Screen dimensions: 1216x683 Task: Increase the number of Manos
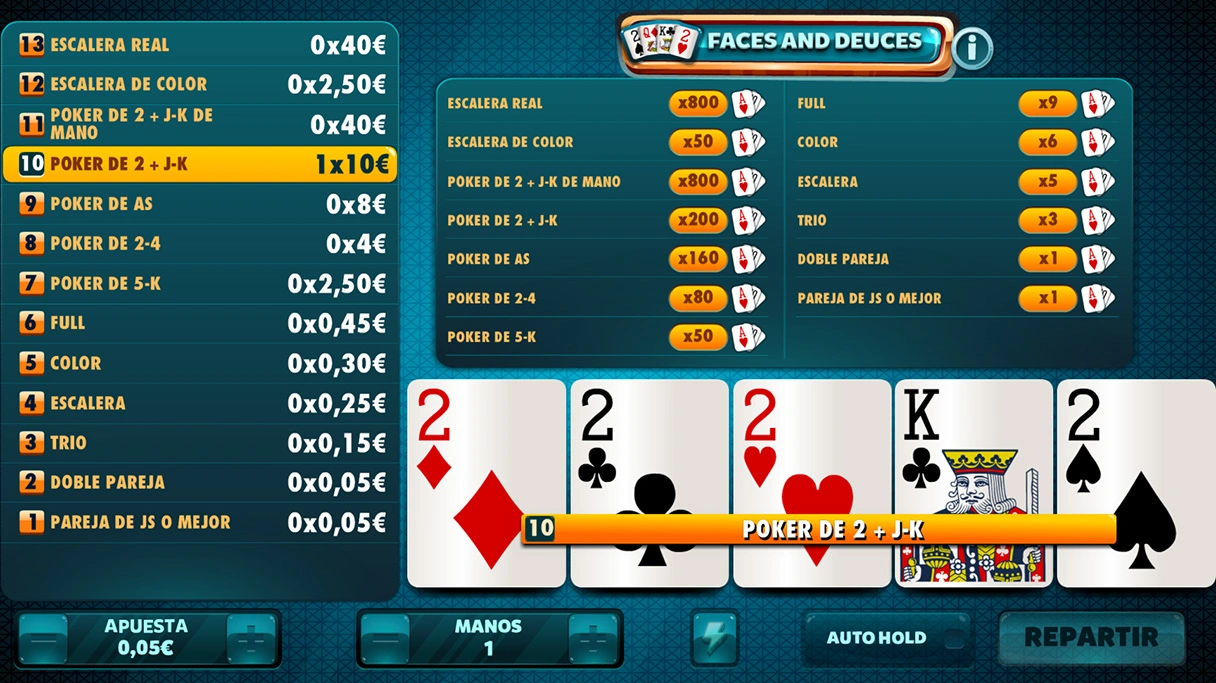[x=593, y=639]
